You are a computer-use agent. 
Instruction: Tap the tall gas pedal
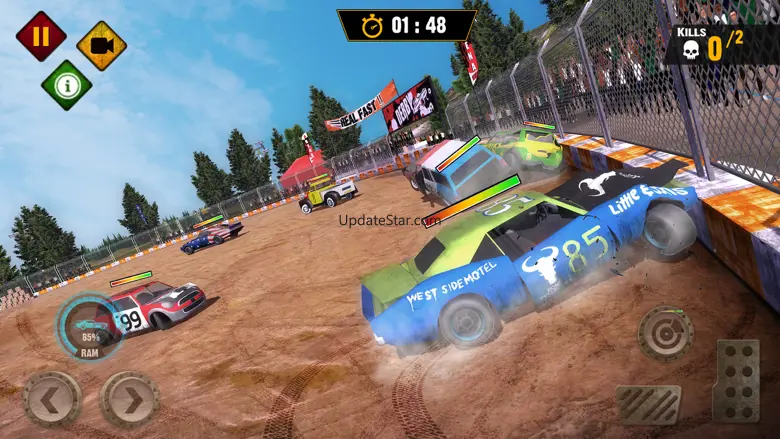(736, 379)
